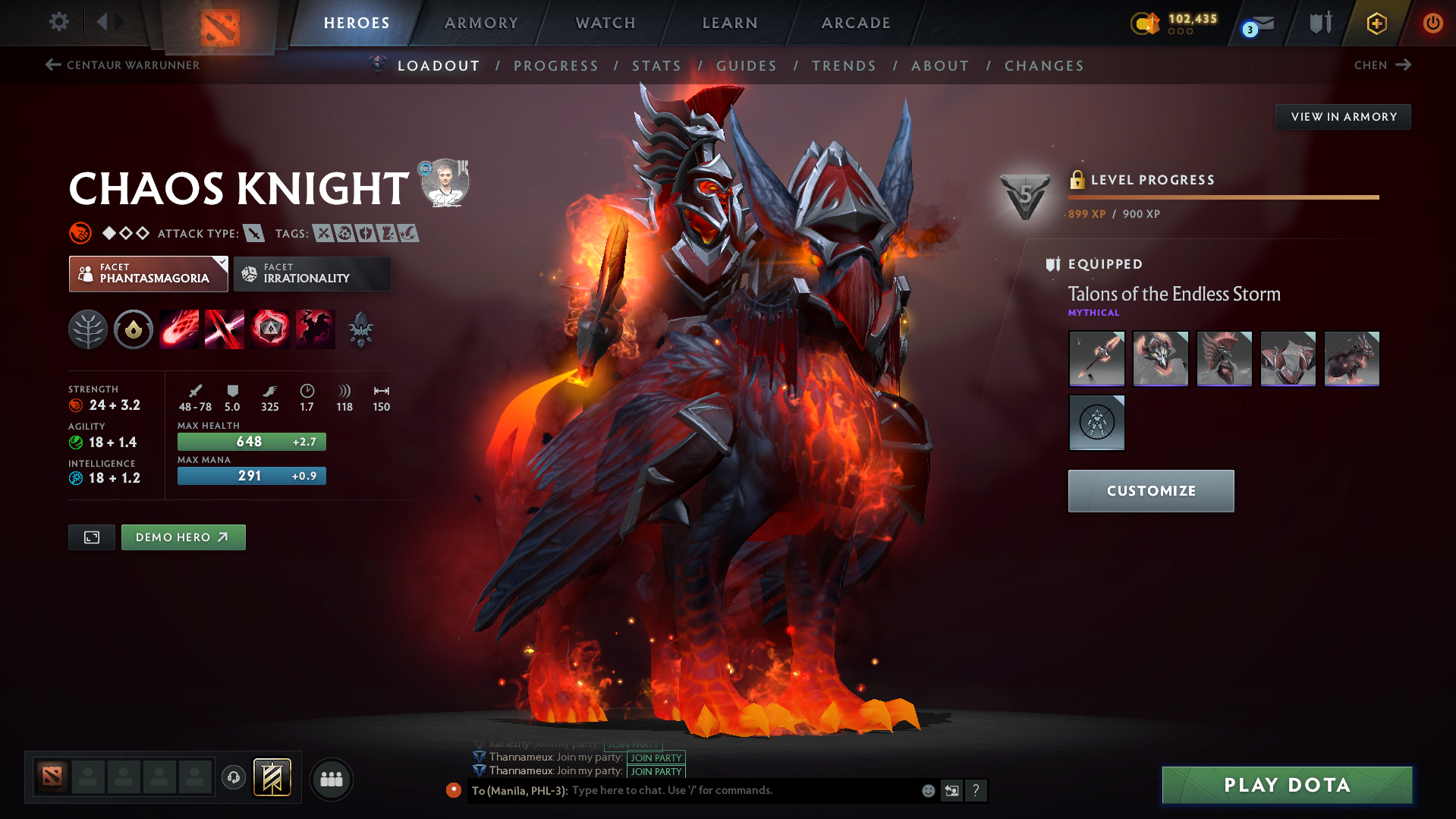Screen dimensions: 1456x819
Task: Open the Reality Rift ability icon
Action: tap(224, 329)
